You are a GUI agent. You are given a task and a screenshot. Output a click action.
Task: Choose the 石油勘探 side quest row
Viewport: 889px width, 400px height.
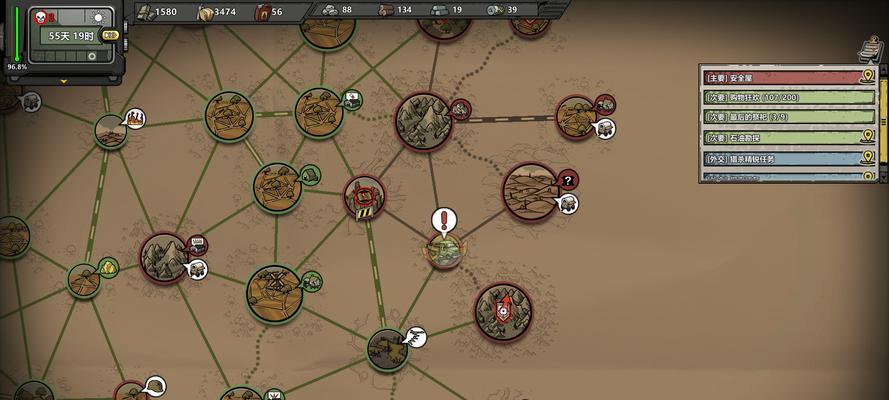(x=780, y=137)
